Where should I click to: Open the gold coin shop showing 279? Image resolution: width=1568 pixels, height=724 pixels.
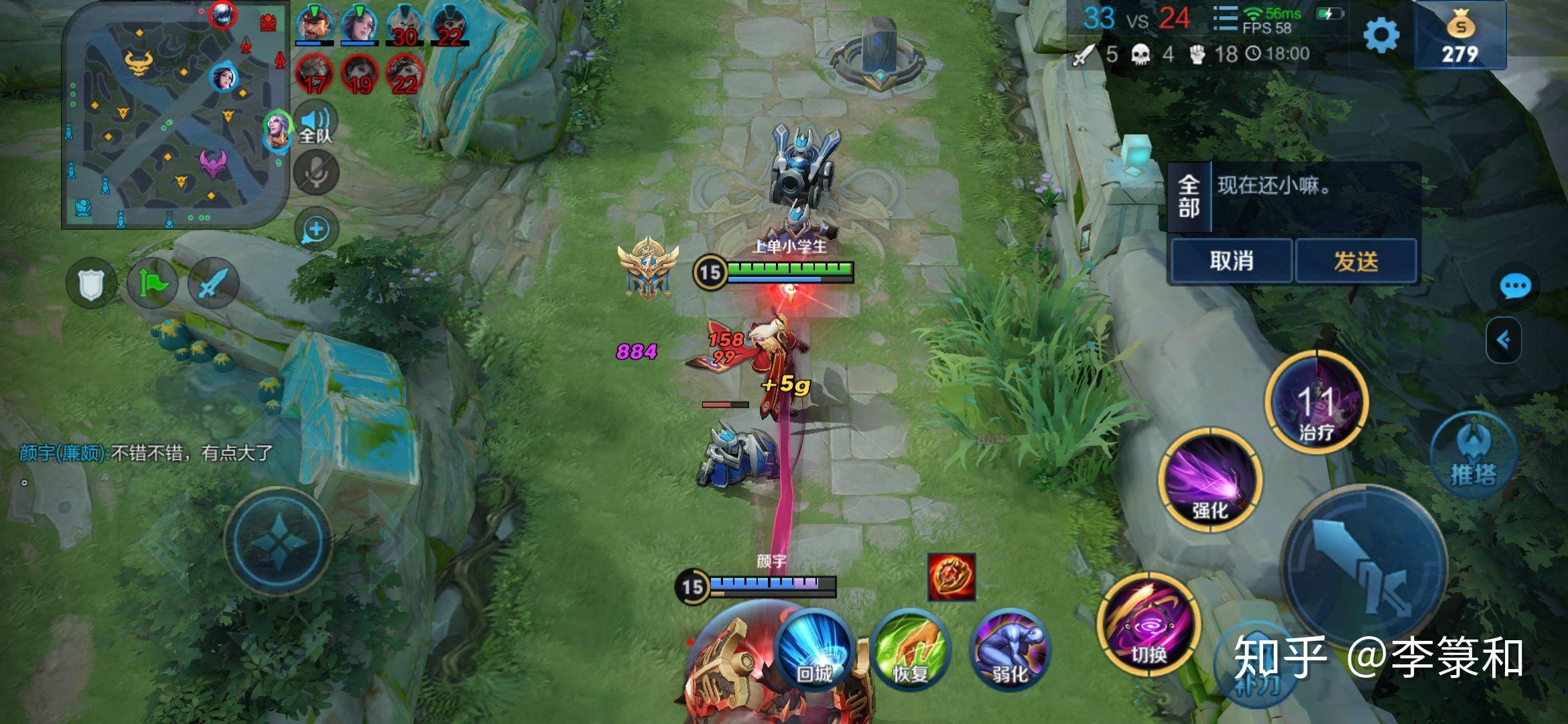pos(1460,36)
